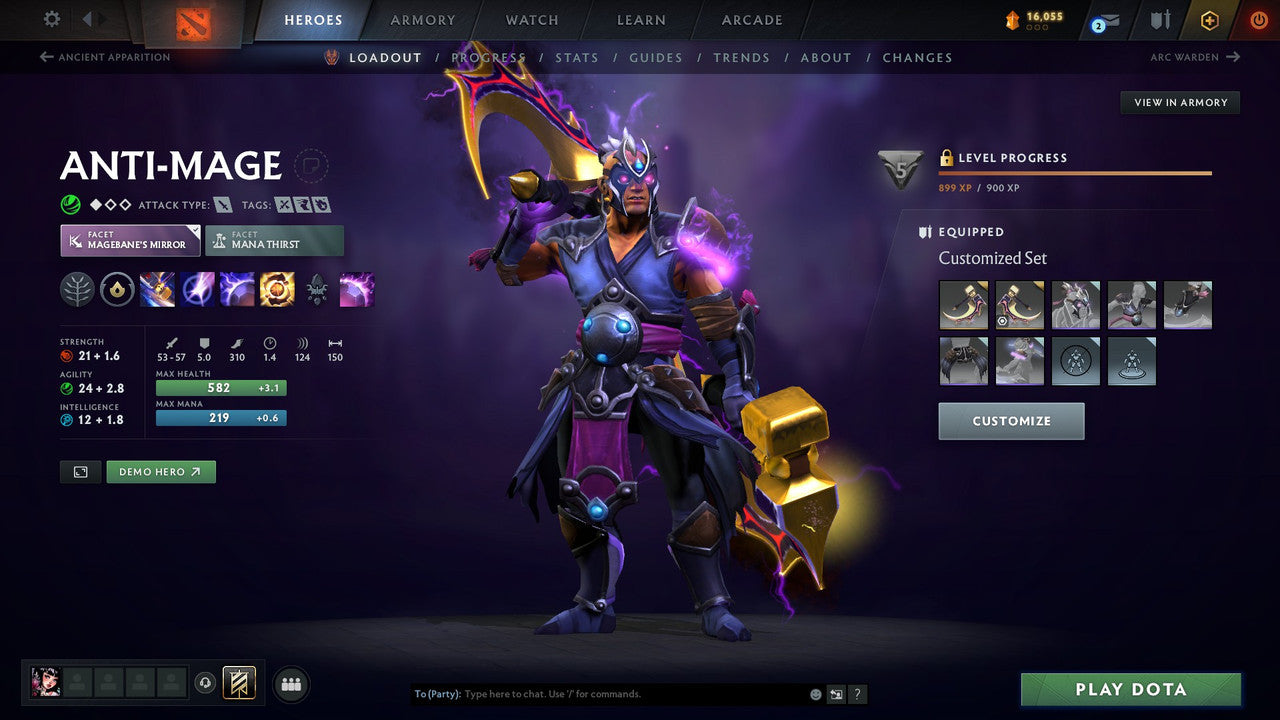Select the Mana Break ability icon
The image size is (1280, 720).
157,290
